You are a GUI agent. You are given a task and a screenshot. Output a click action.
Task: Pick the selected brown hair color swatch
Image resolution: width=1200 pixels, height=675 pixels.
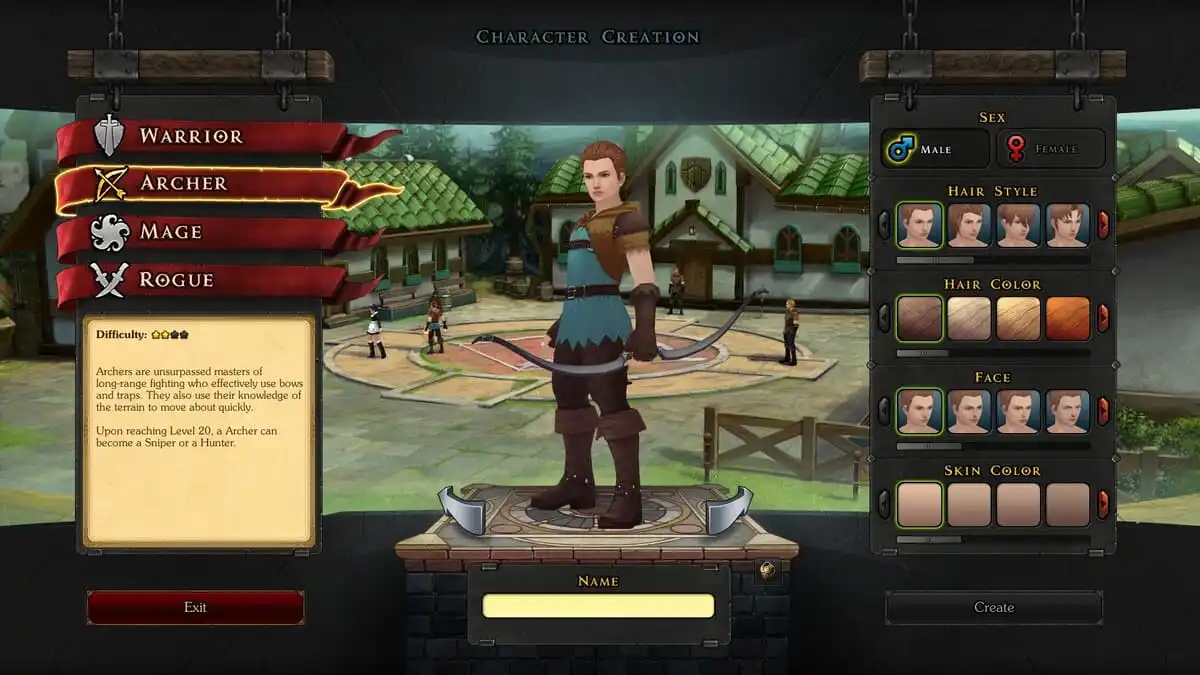[x=919, y=318]
